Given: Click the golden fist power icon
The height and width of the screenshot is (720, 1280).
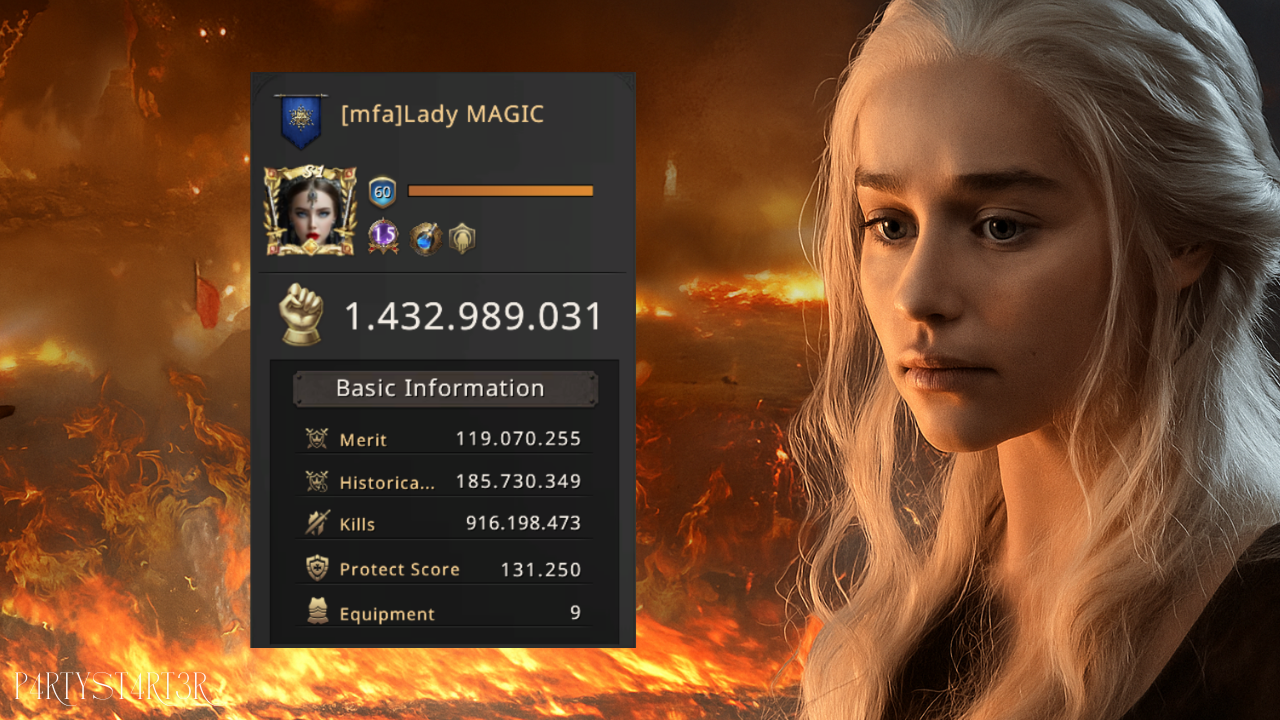Looking at the screenshot, I should (x=301, y=315).
